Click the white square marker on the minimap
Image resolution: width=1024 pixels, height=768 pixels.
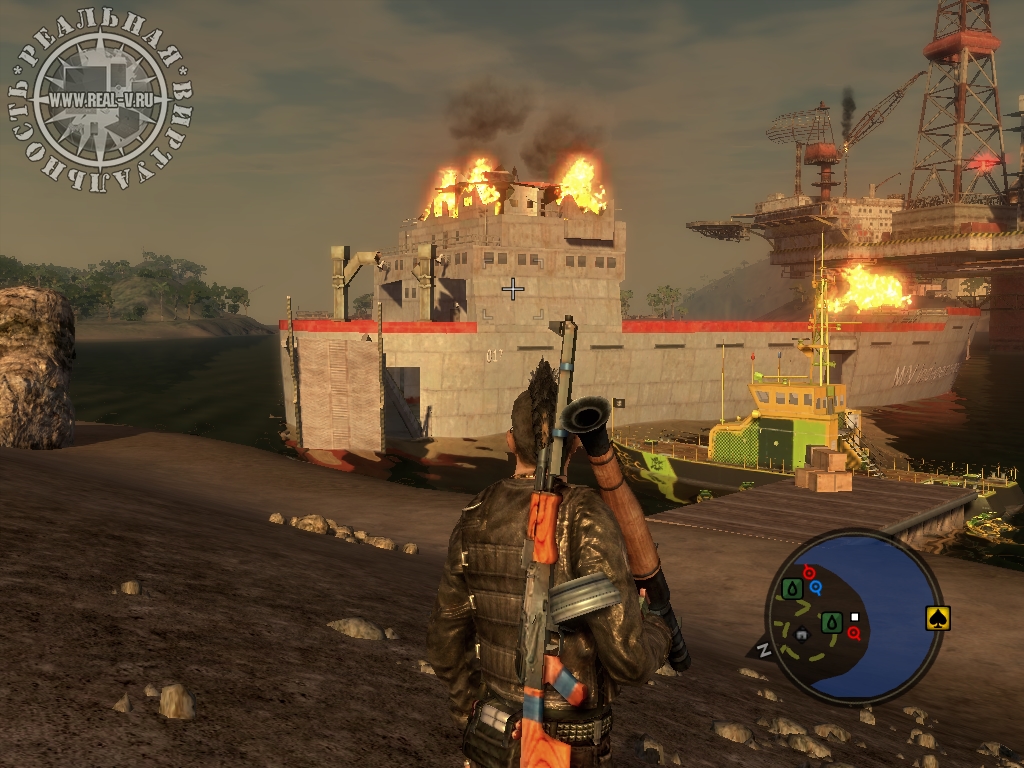[855, 617]
